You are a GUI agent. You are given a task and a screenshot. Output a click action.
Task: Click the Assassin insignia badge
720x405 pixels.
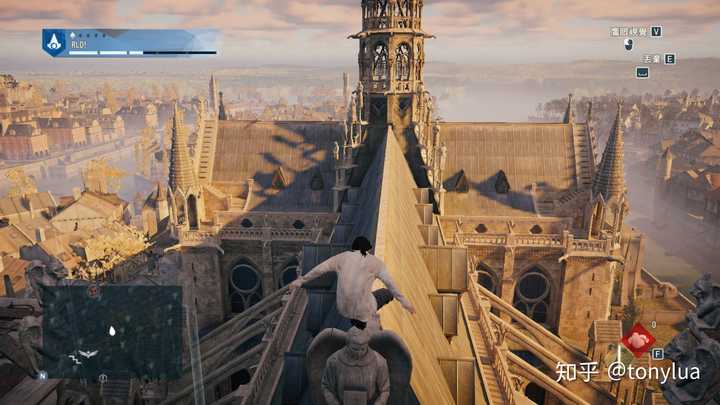[53, 42]
